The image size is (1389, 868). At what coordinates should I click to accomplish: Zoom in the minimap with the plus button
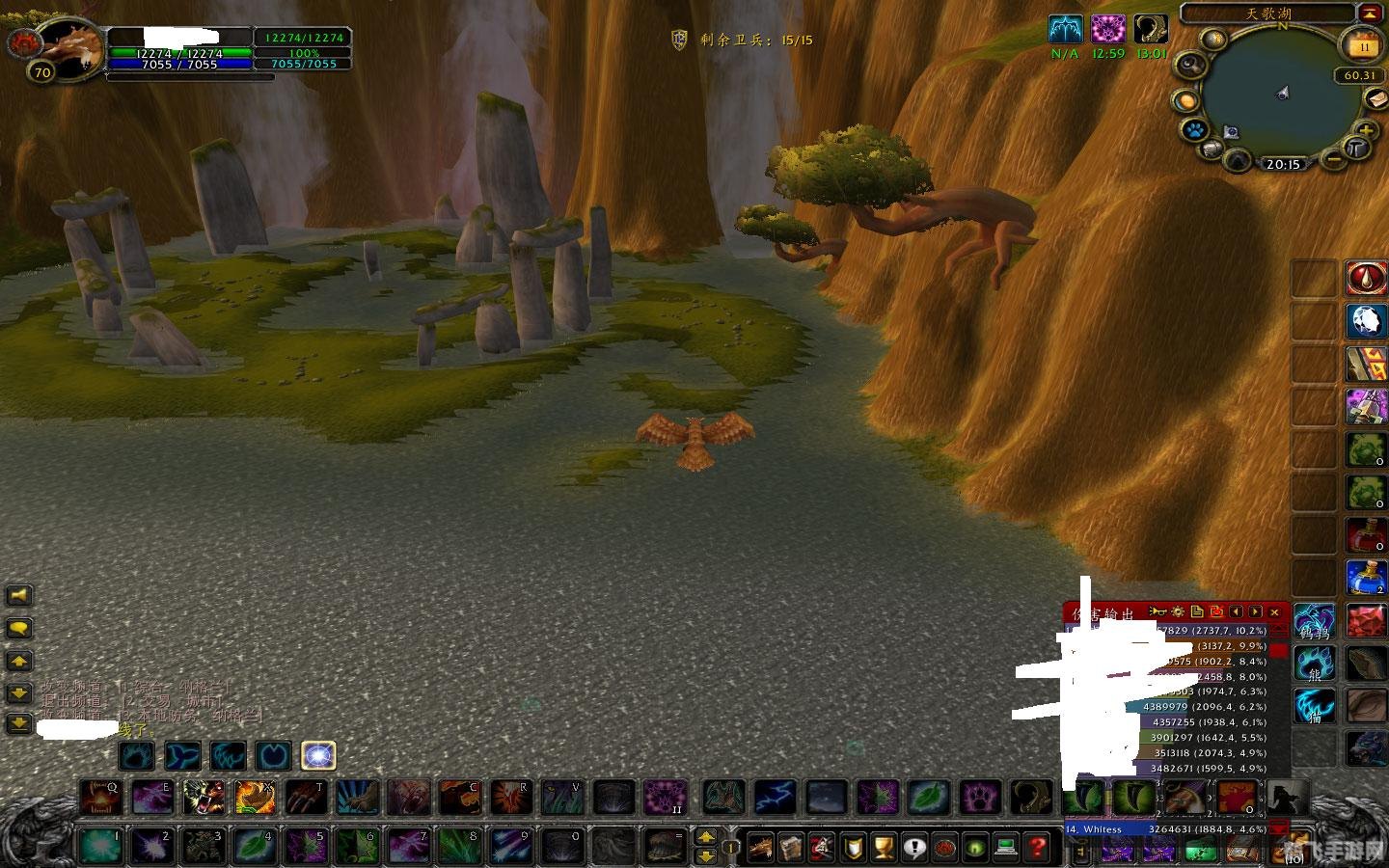(1365, 130)
